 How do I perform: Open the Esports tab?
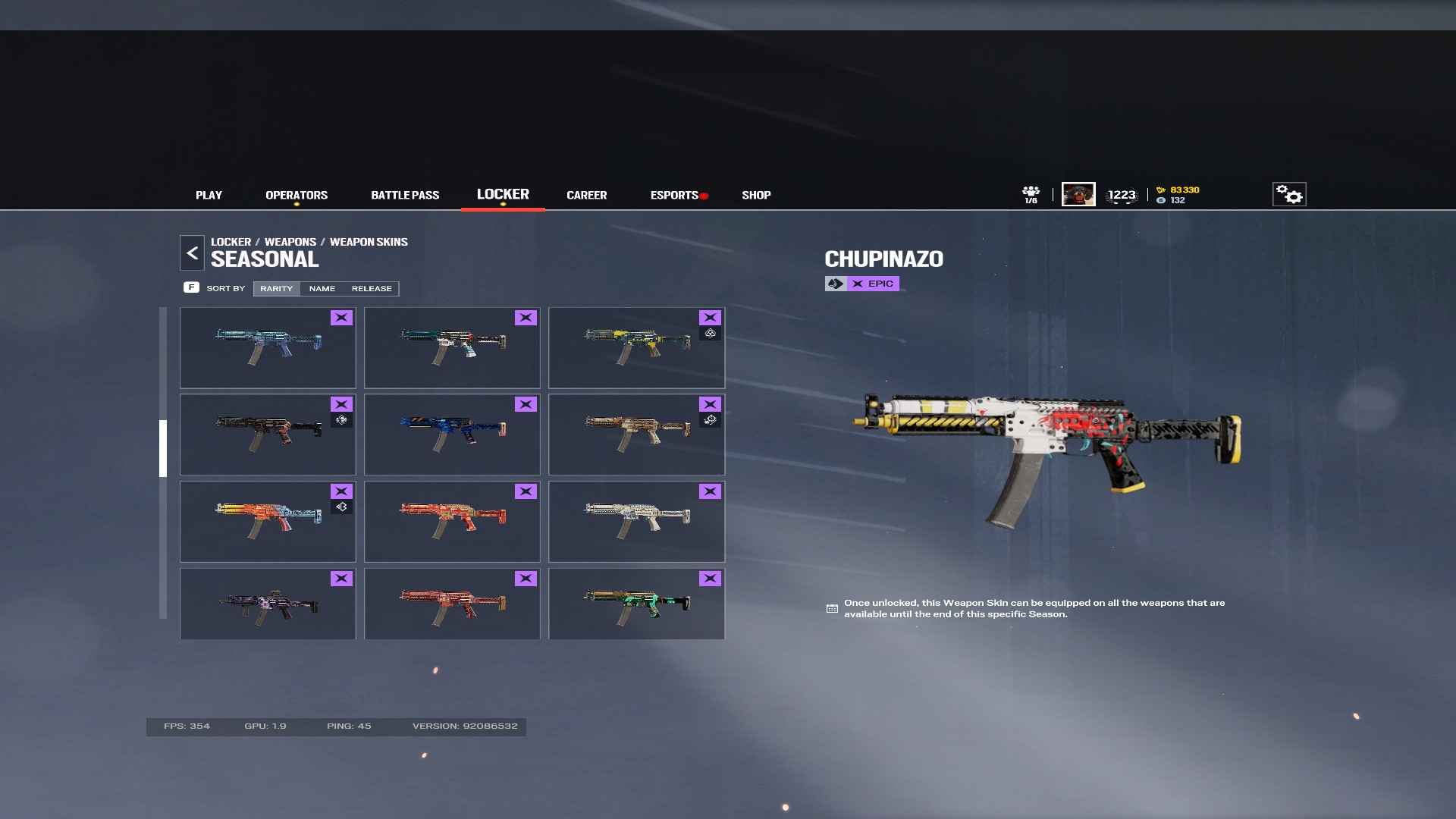pos(674,195)
